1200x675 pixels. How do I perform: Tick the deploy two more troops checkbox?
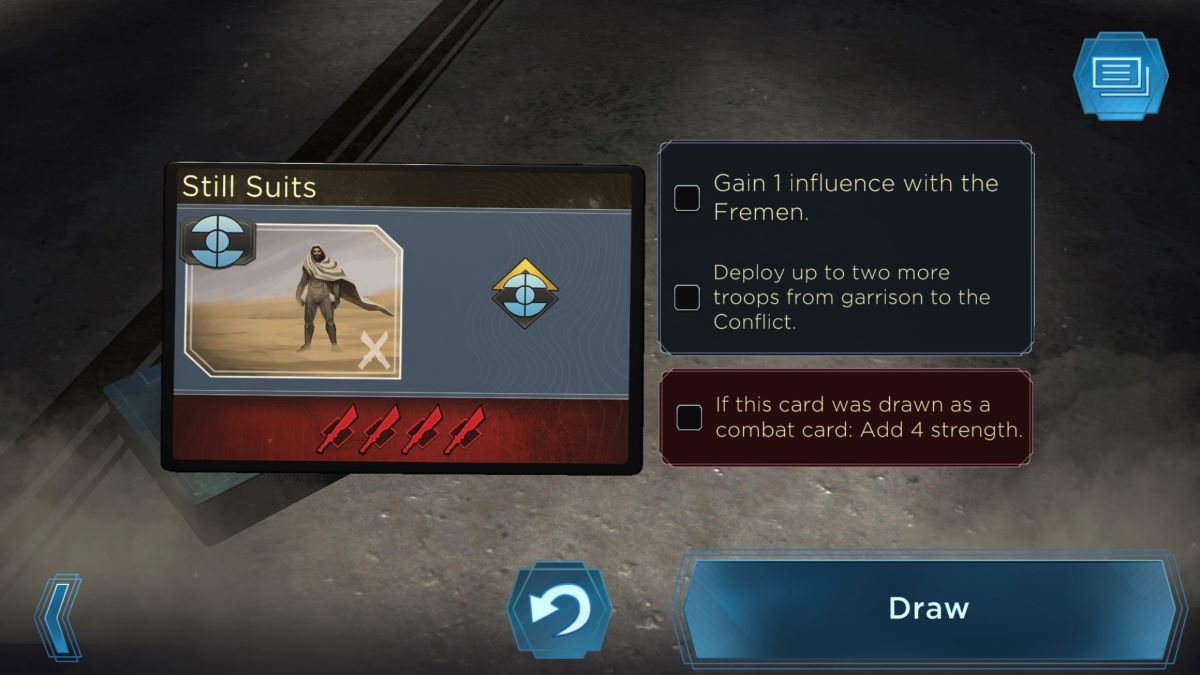(687, 297)
